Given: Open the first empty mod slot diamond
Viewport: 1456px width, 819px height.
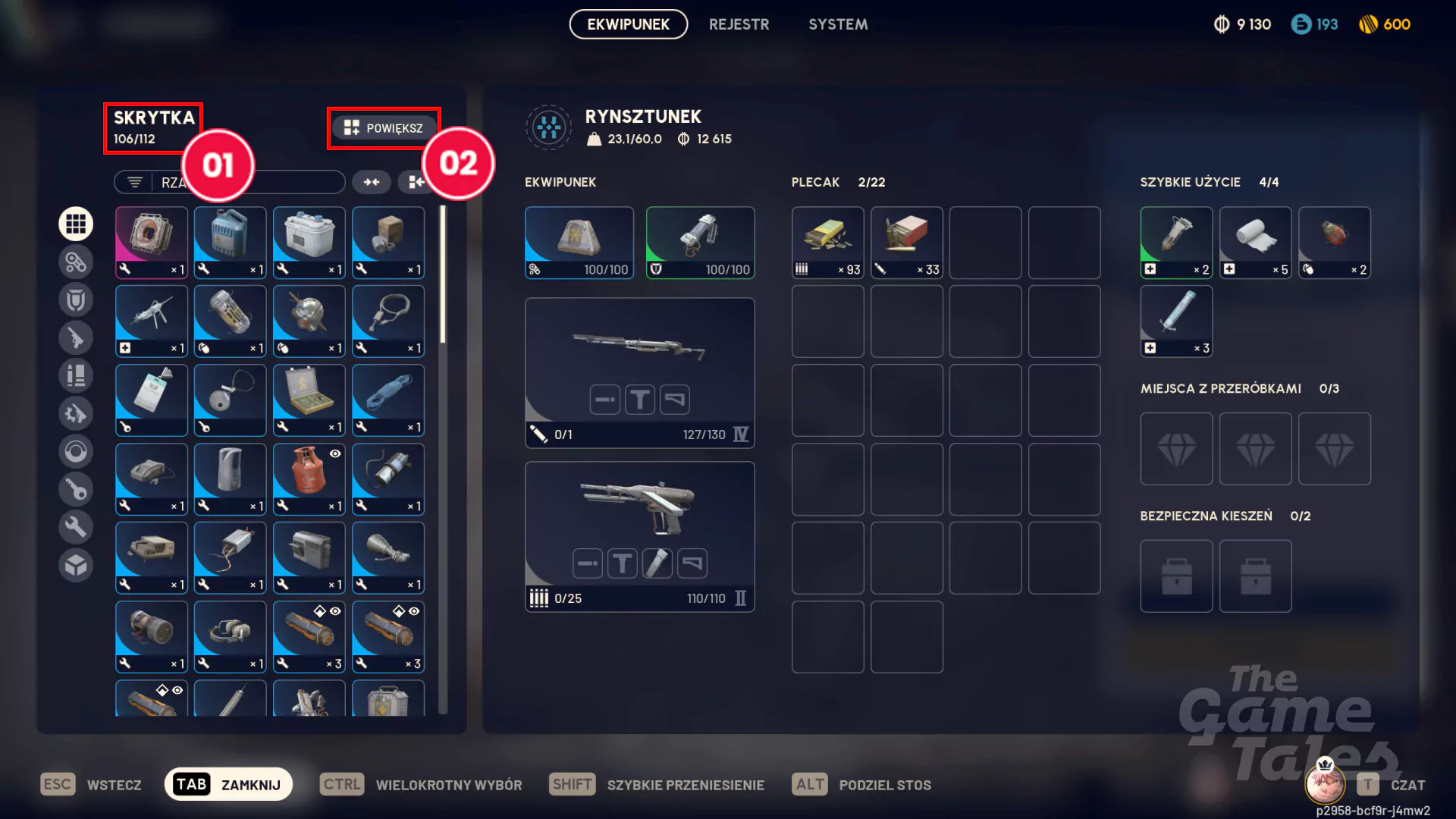Looking at the screenshot, I should (x=1176, y=448).
